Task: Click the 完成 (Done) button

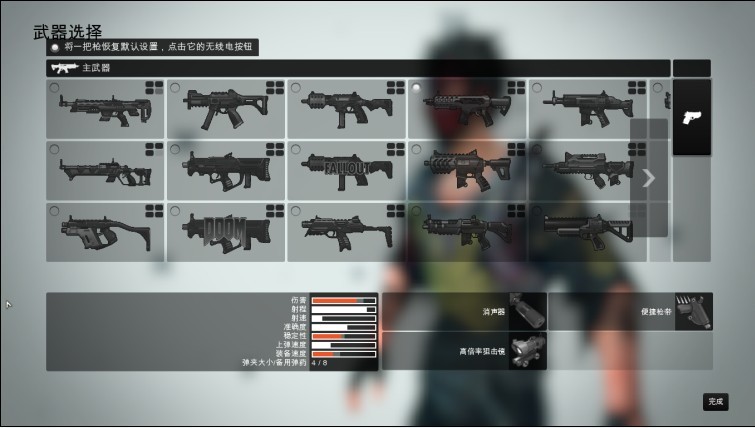Action: 715,401
